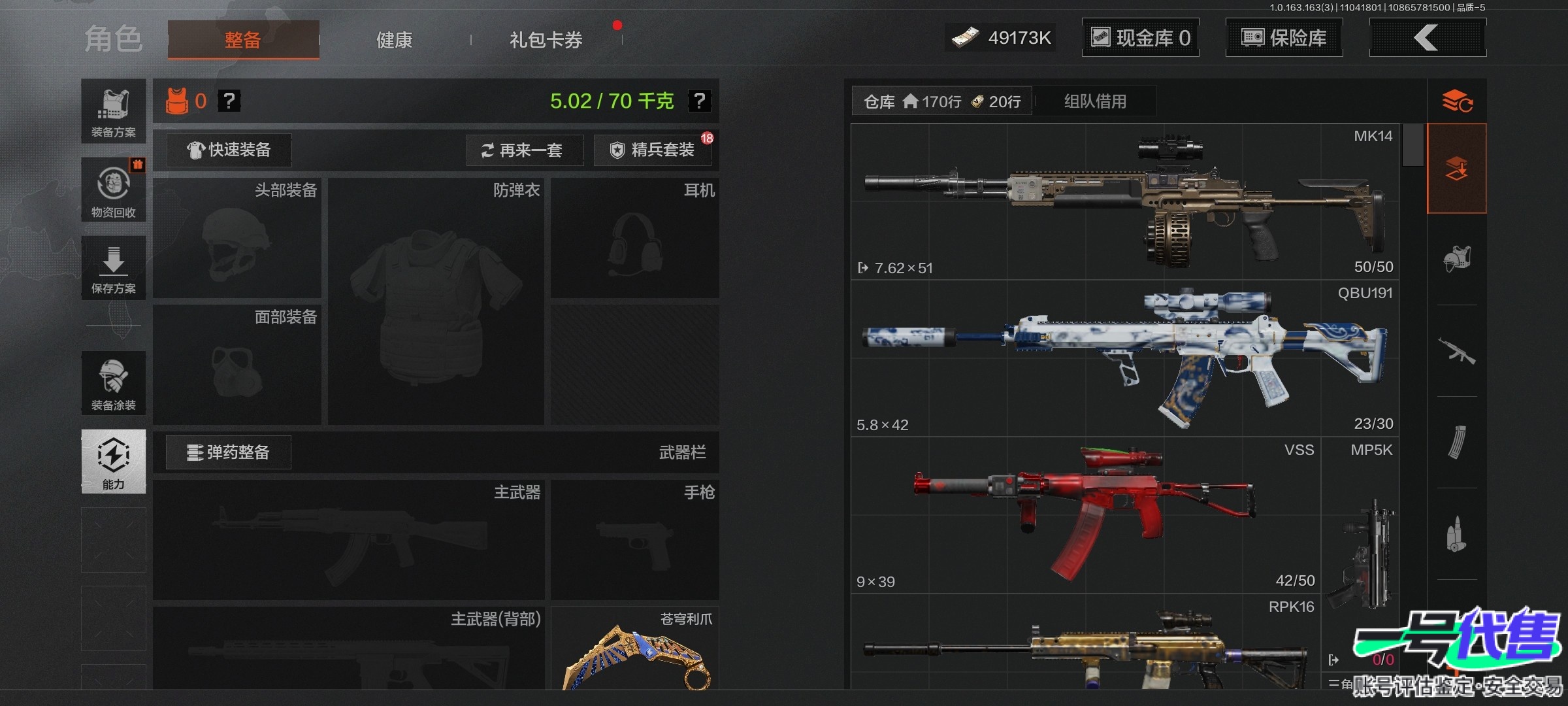Pick the red VSS rifle
This screenshot has width=1568, height=706.
[x=1085, y=515]
